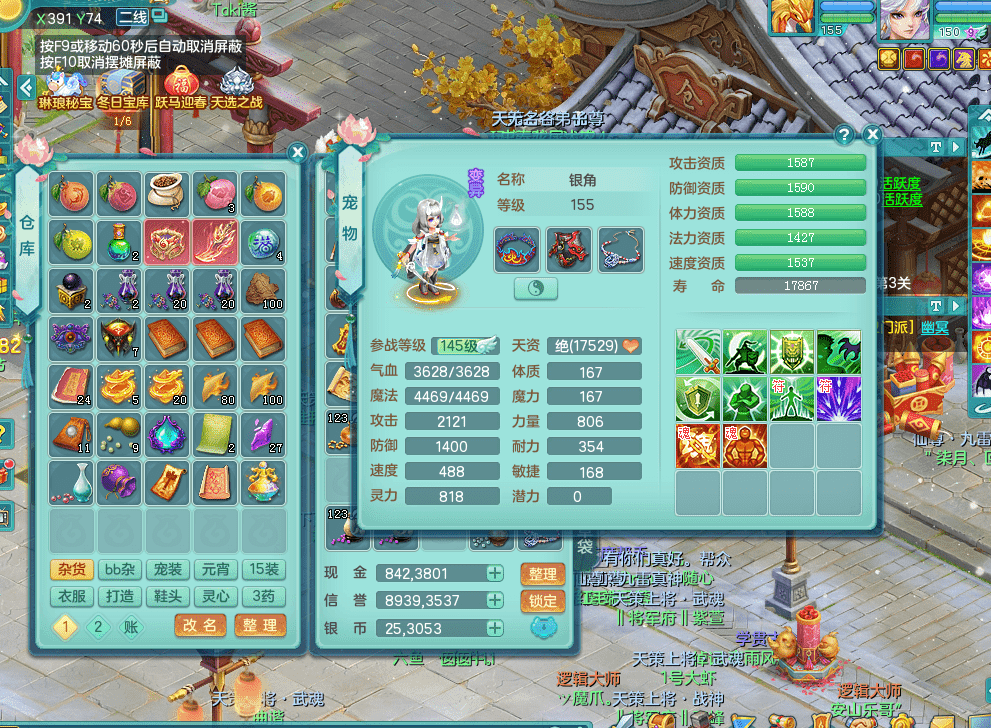
Task: Close the pet details window
Action: click(x=872, y=134)
